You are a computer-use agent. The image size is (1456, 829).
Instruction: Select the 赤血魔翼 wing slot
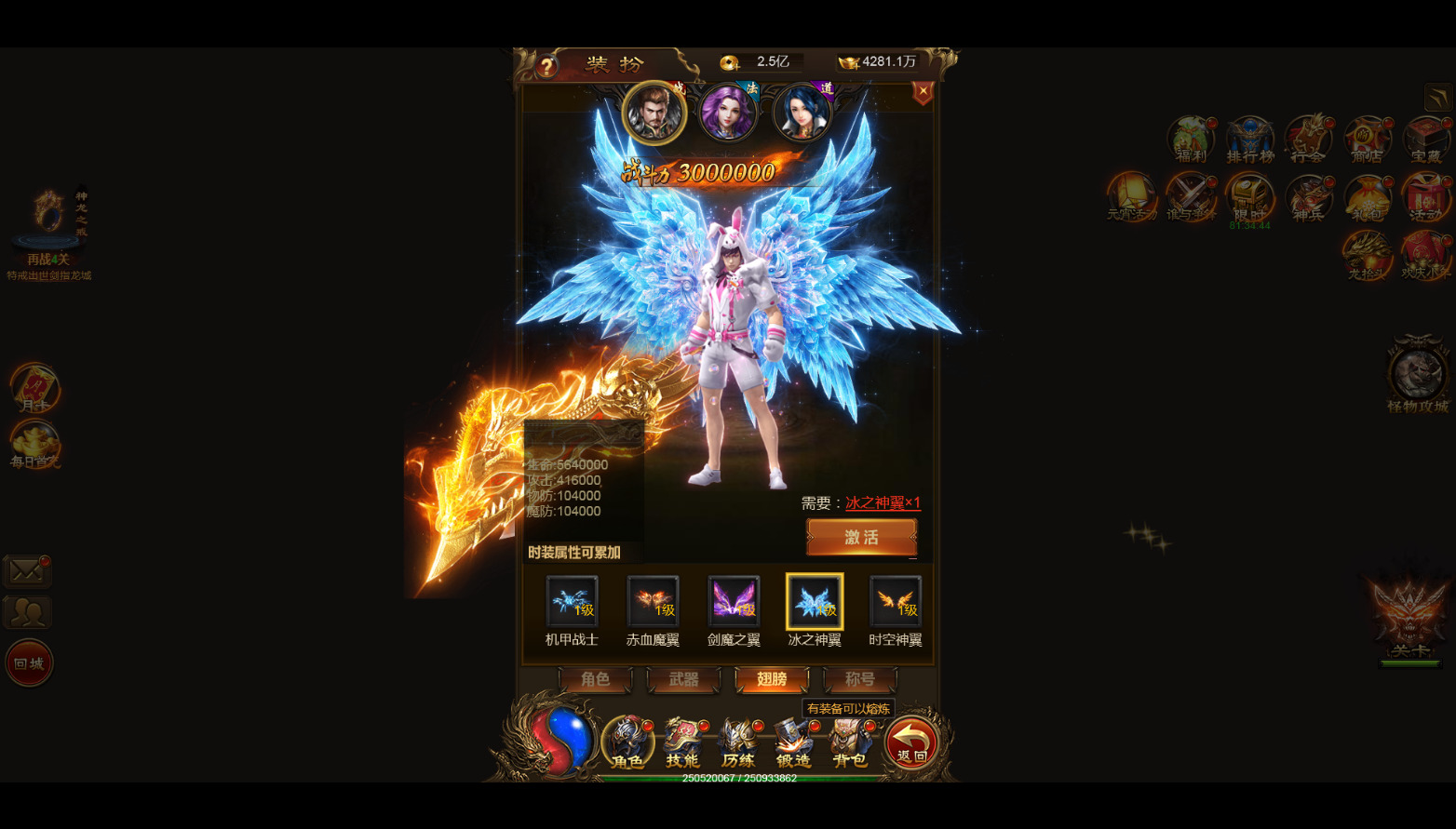653,601
